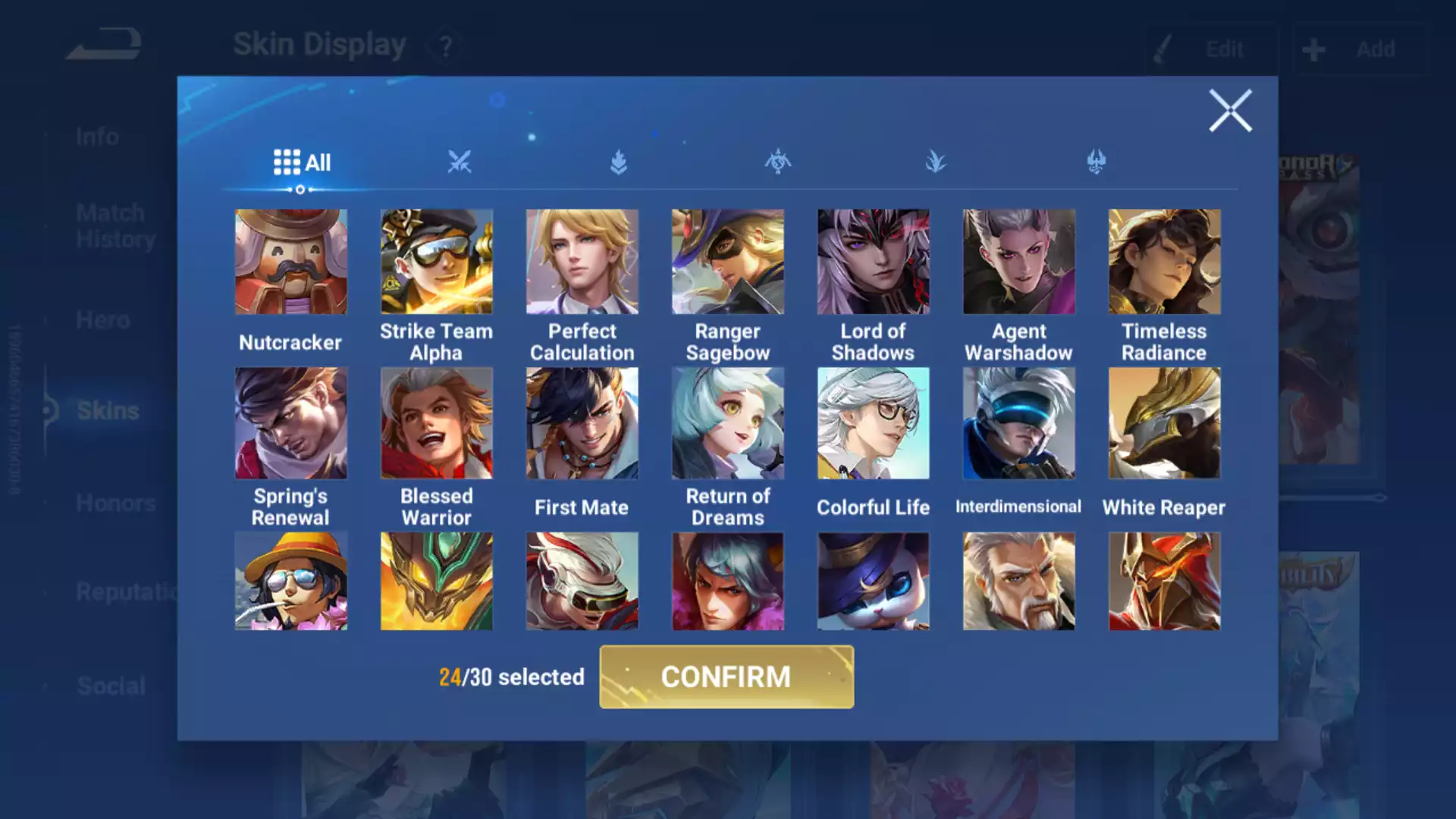This screenshot has width=1456, height=819.
Task: Choose the White Reaper skin
Action: coord(1165,423)
